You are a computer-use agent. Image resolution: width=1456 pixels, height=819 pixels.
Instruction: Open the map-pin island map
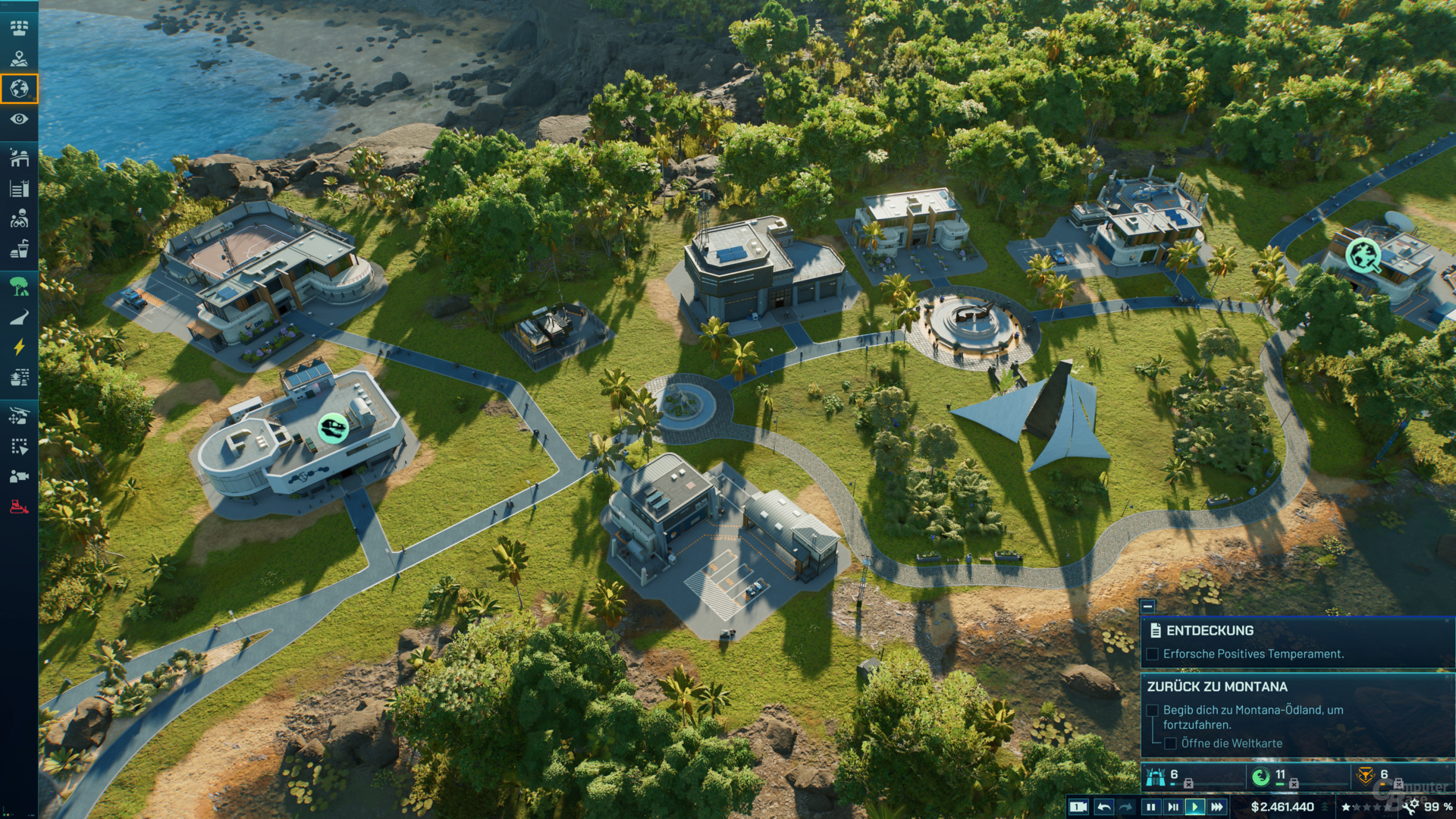pyautogui.click(x=19, y=58)
